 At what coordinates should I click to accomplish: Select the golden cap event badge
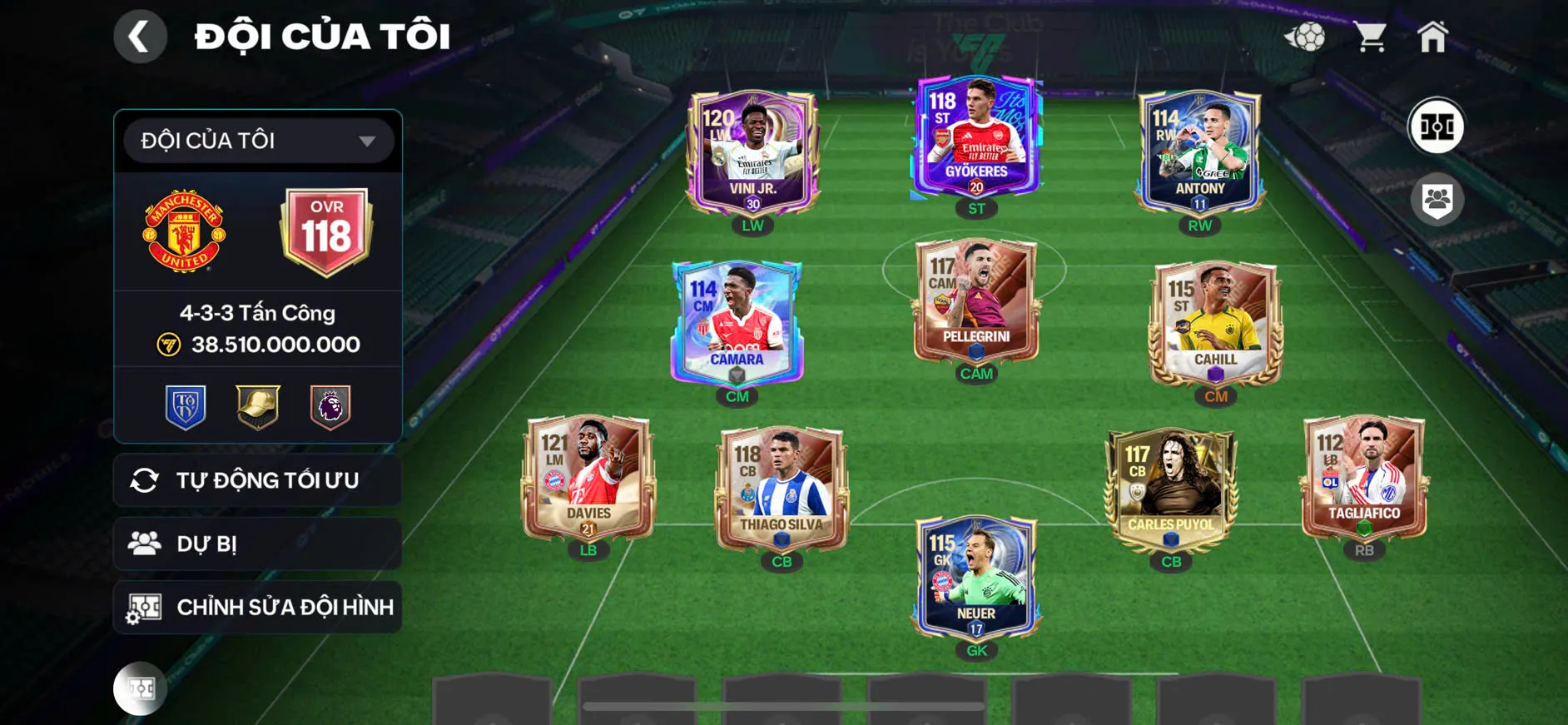click(256, 405)
